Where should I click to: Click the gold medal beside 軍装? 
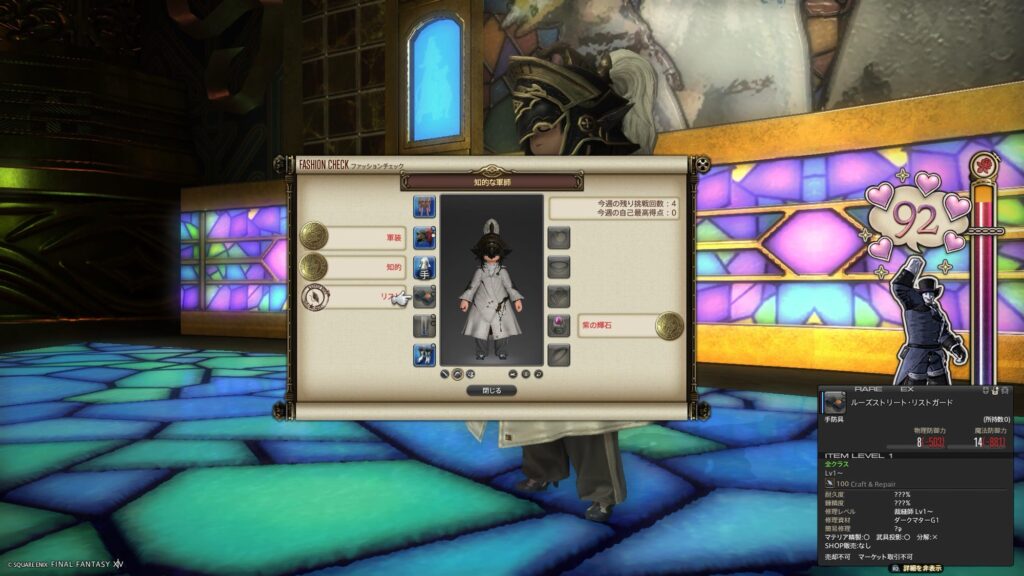[x=314, y=236]
